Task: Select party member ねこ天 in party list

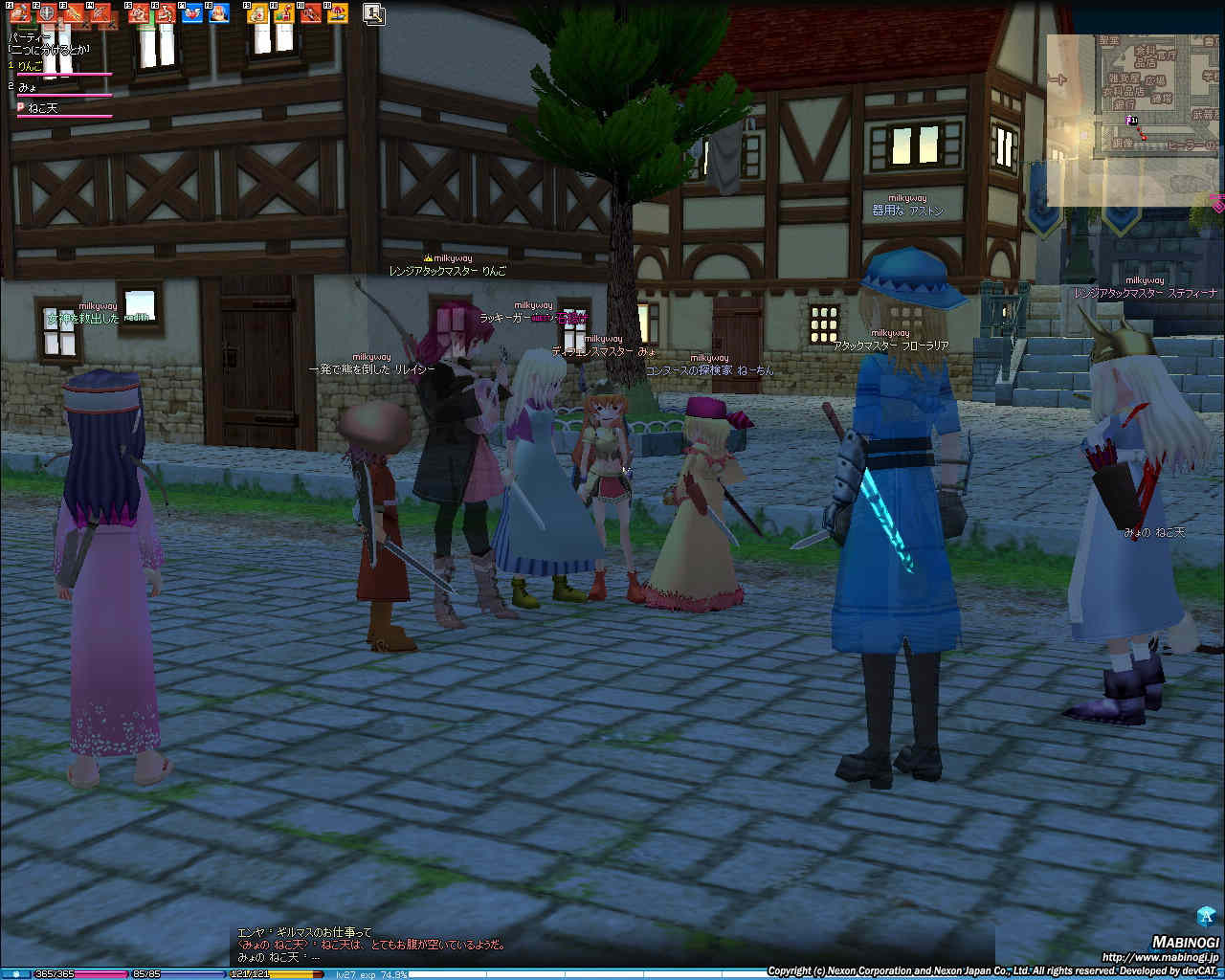Action: click(x=42, y=108)
